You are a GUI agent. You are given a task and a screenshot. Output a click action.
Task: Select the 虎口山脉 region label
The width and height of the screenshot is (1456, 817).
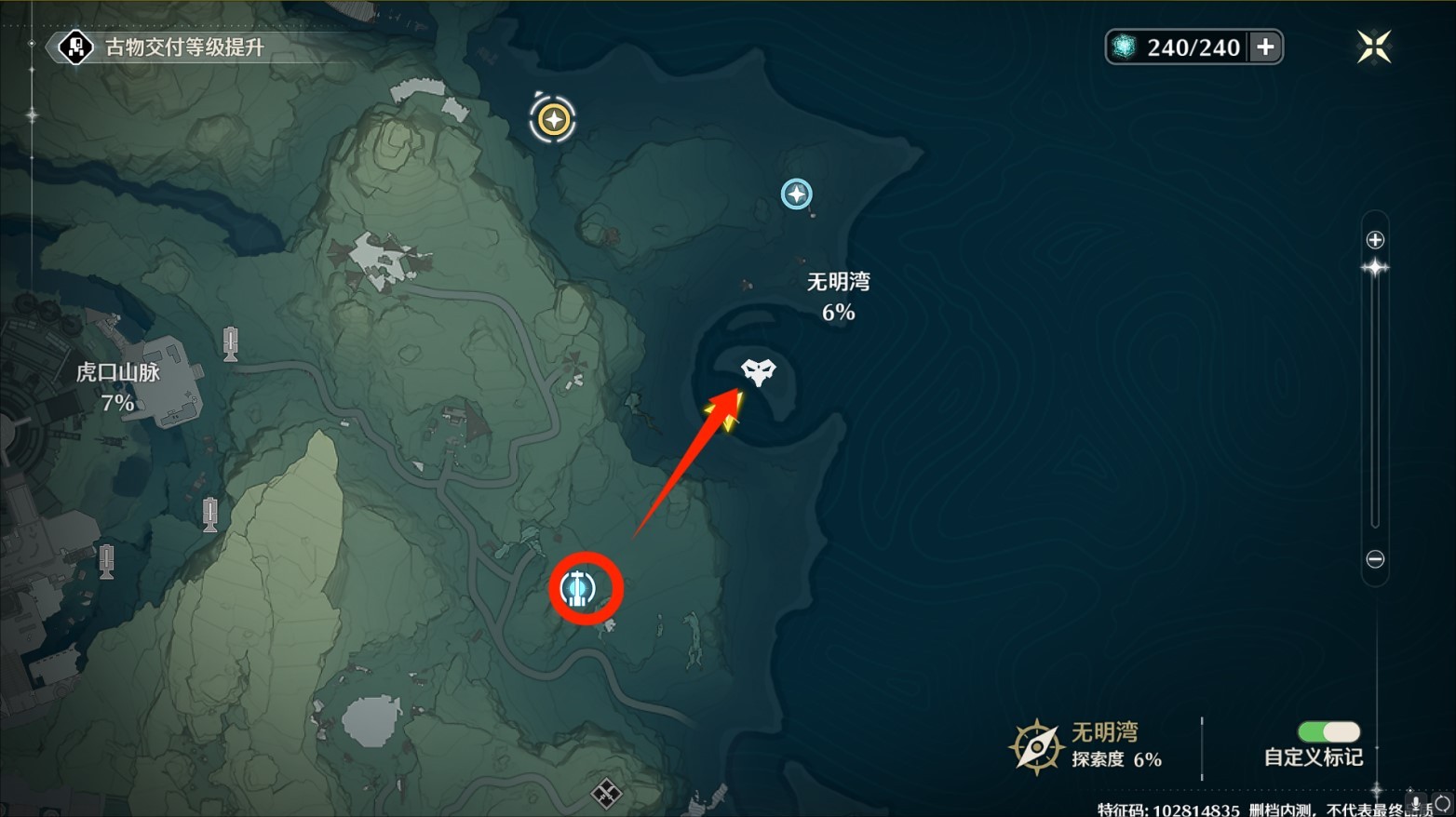[x=118, y=371]
